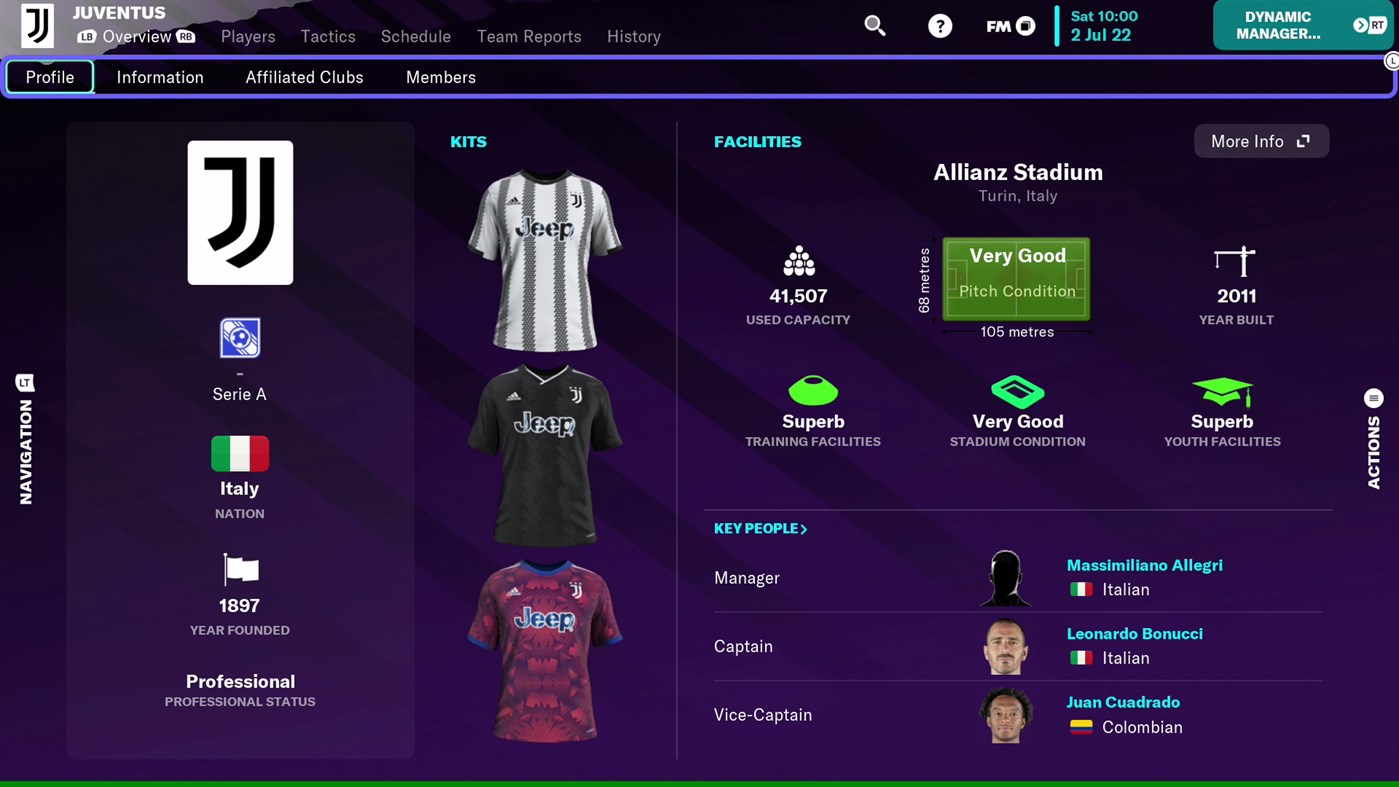Switch to the Members tab

pos(440,77)
